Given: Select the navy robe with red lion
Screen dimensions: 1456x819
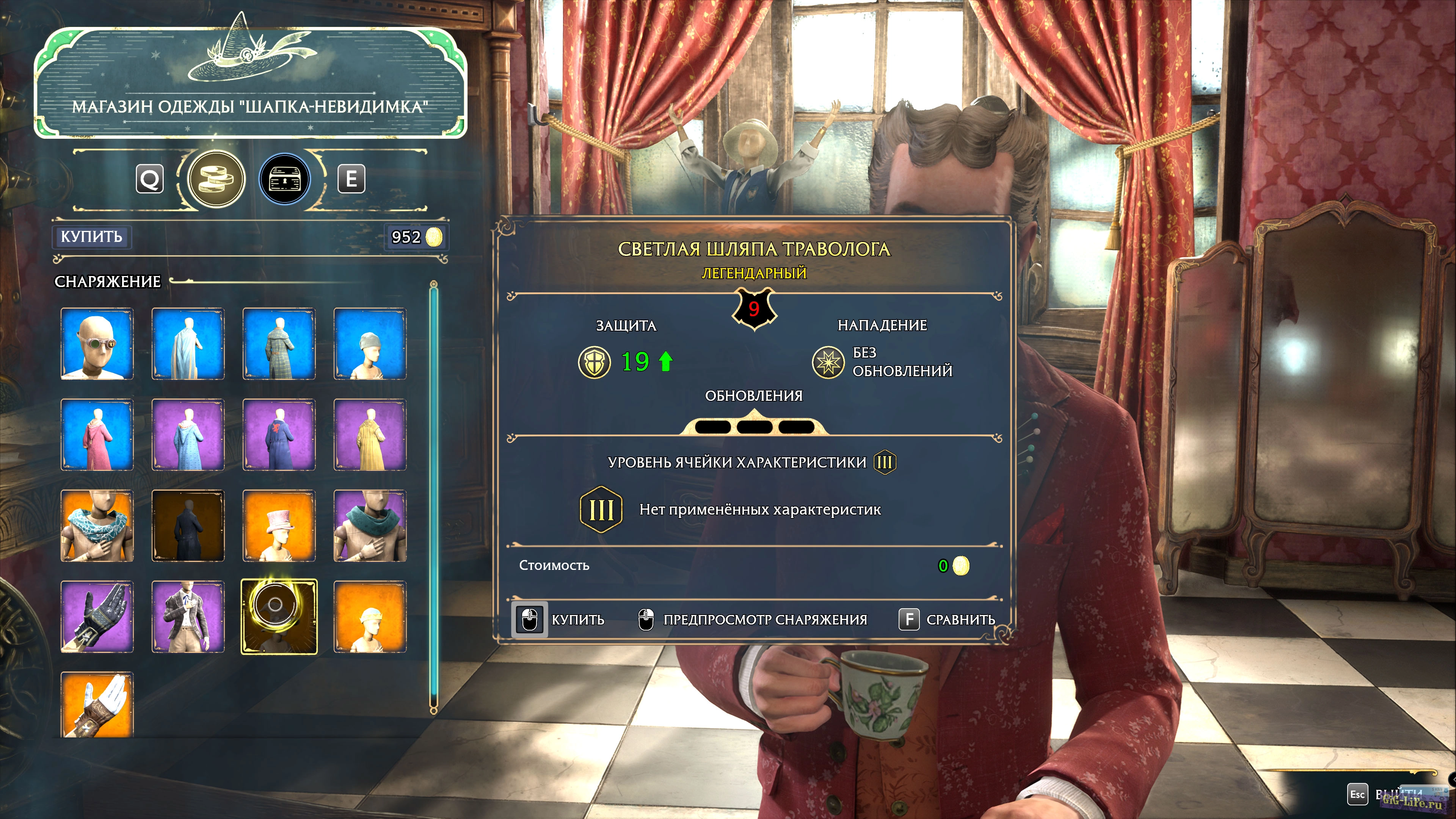Looking at the screenshot, I should pyautogui.click(x=279, y=435).
